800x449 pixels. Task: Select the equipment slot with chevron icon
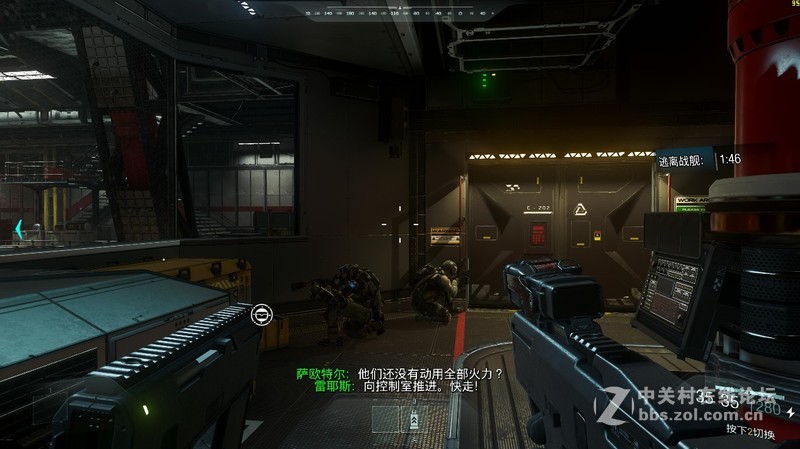point(413,417)
